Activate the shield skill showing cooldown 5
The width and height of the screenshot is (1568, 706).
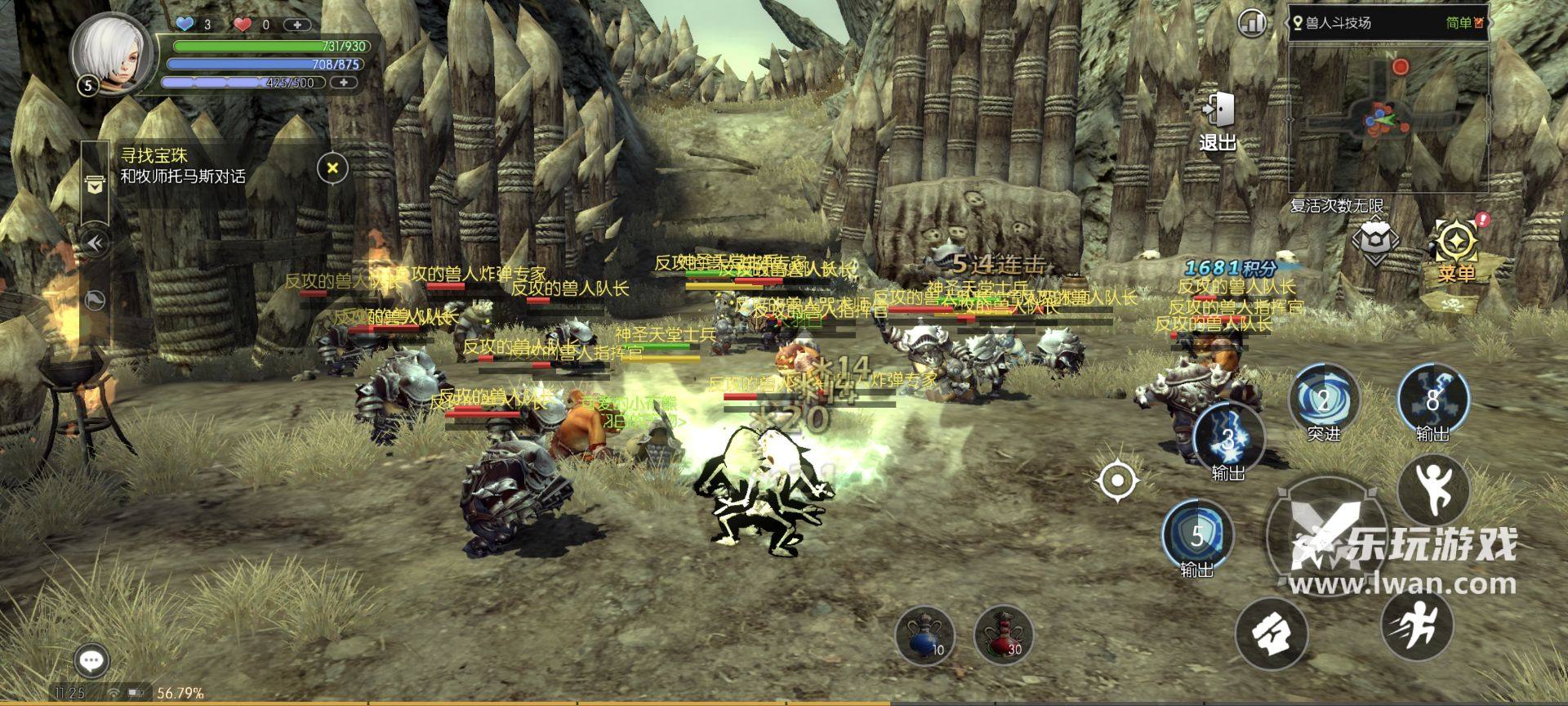pyautogui.click(x=1196, y=535)
